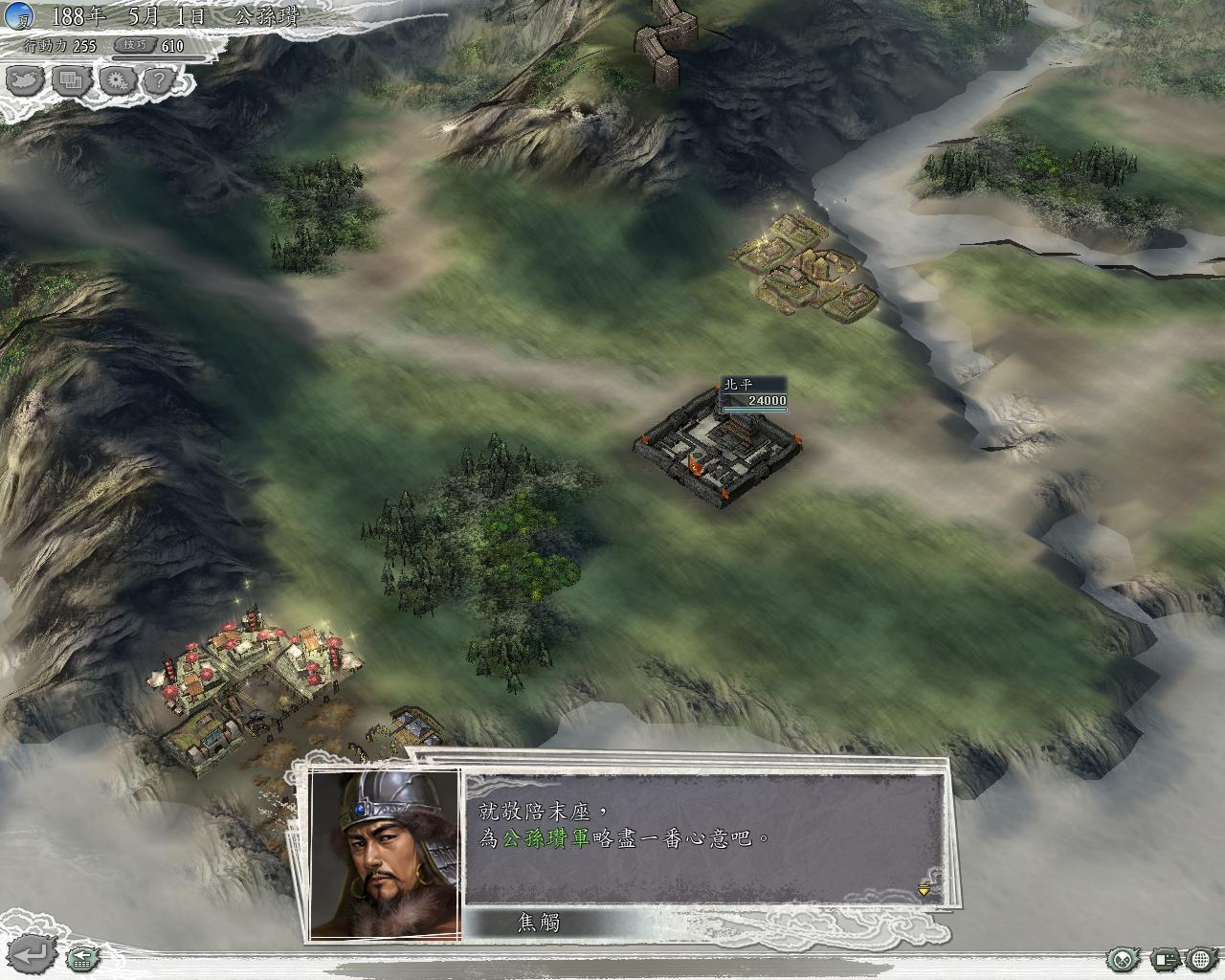This screenshot has width=1225, height=980.
Task: Open the question mark help icon
Action: tap(158, 81)
